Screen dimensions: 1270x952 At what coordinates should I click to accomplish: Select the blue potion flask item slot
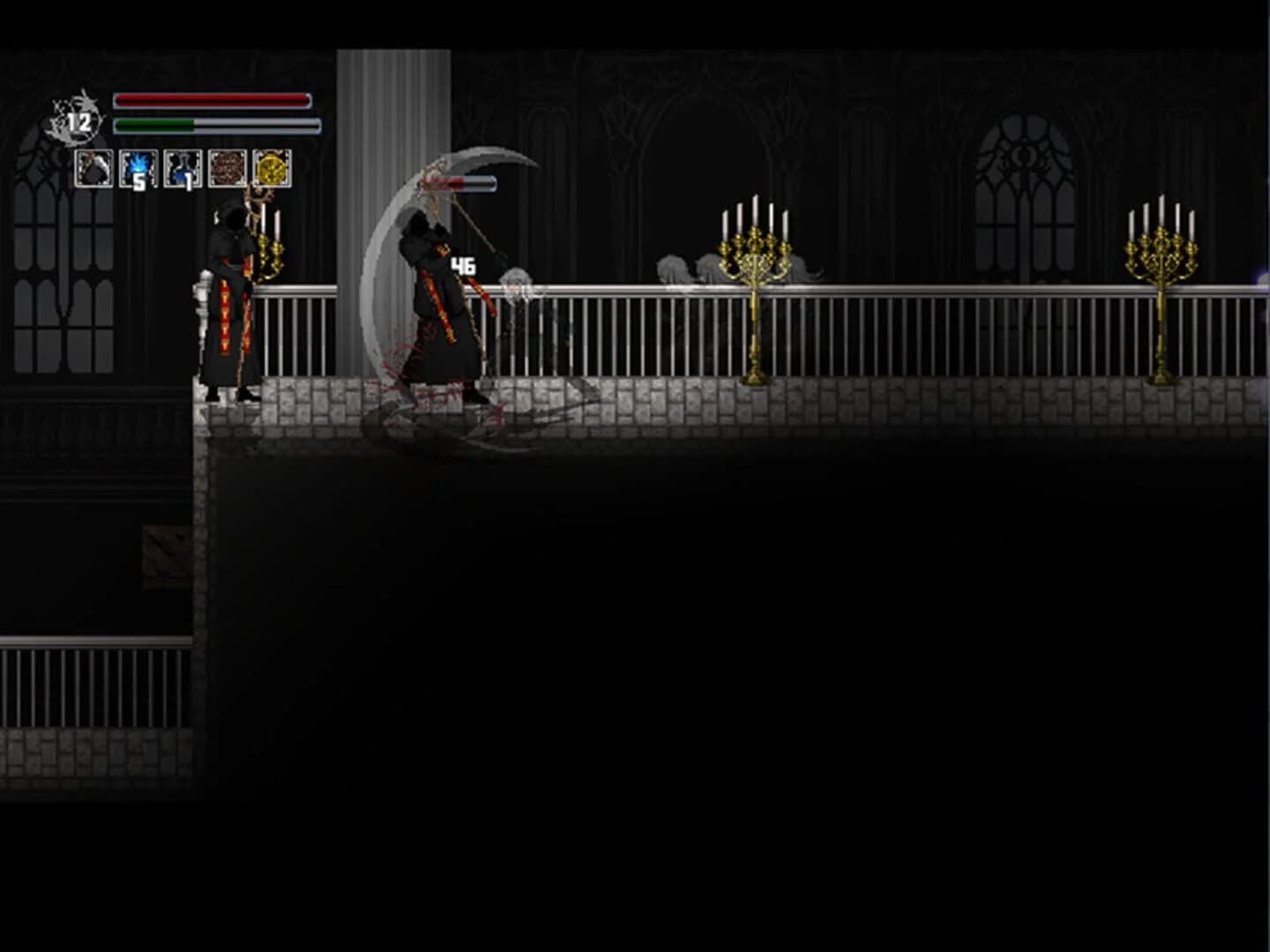(183, 169)
